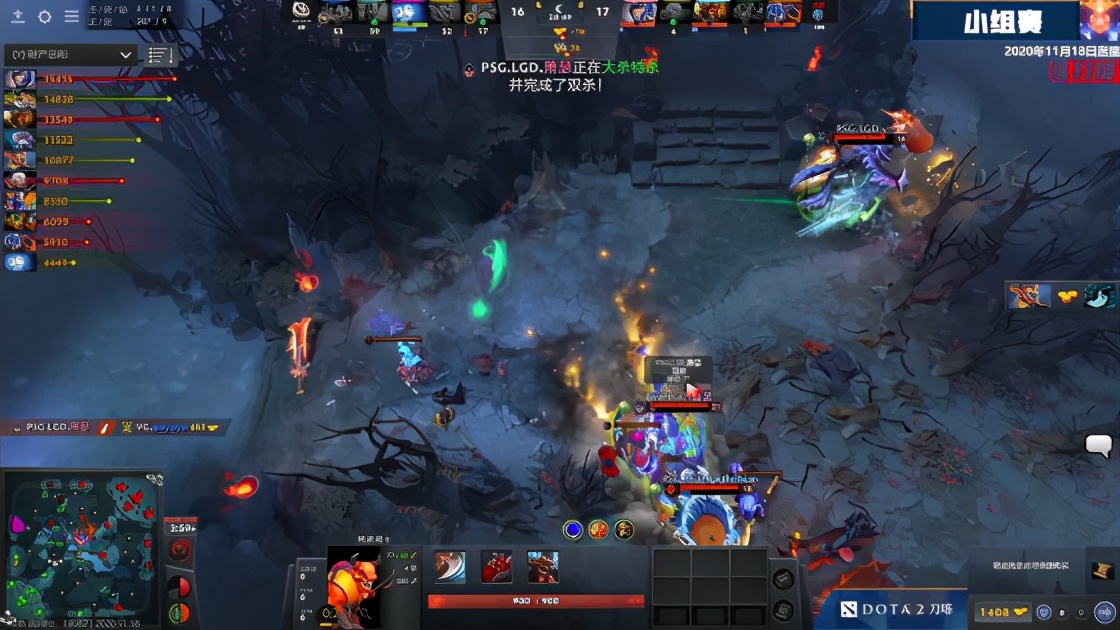
Task: Click the upward arrow icon in the top-left toolbar
Action: point(18,16)
